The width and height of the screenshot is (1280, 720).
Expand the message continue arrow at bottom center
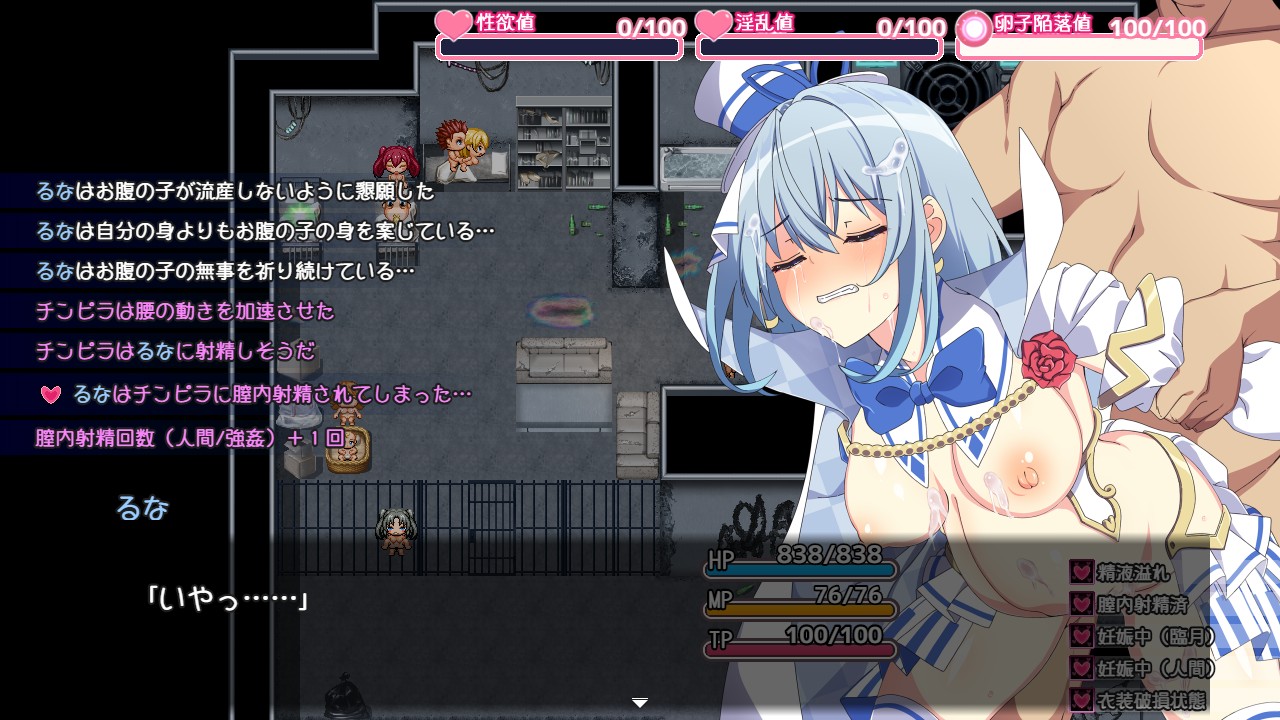(x=639, y=703)
